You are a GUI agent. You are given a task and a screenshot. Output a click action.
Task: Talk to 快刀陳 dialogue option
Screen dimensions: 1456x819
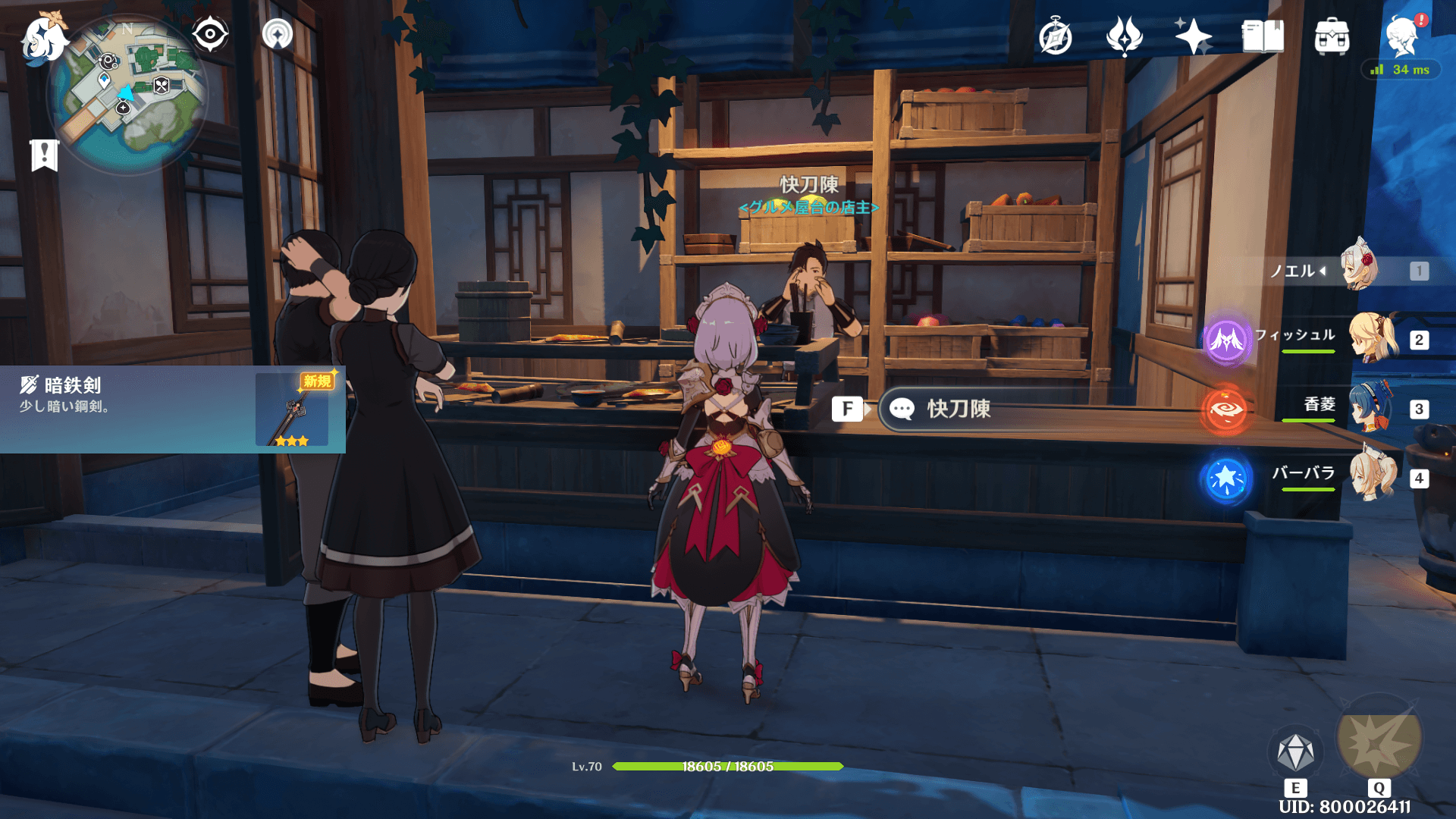pos(959,409)
